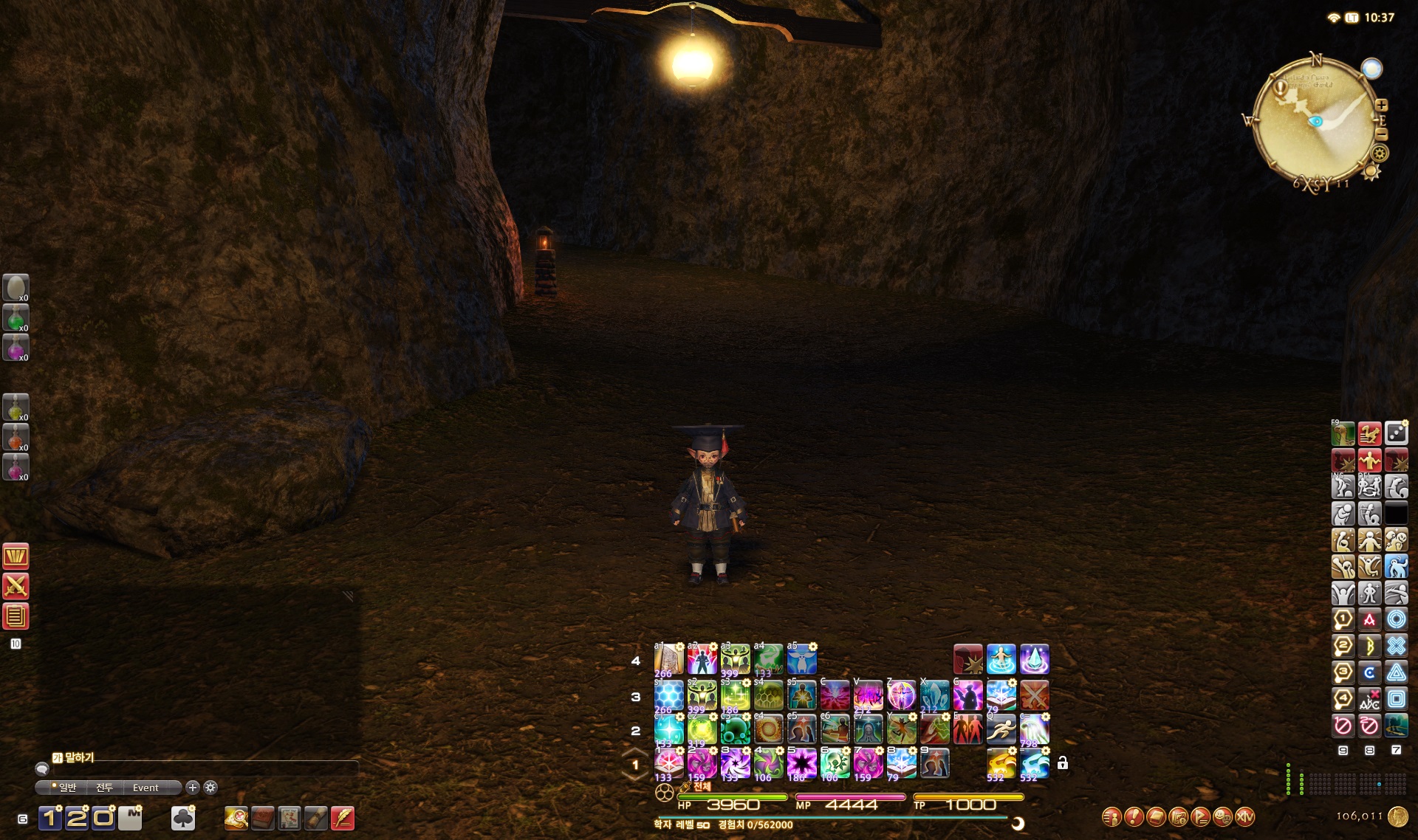1418x840 pixels.
Task: Zoom in the minimap with the plus button
Action: tap(1381, 106)
